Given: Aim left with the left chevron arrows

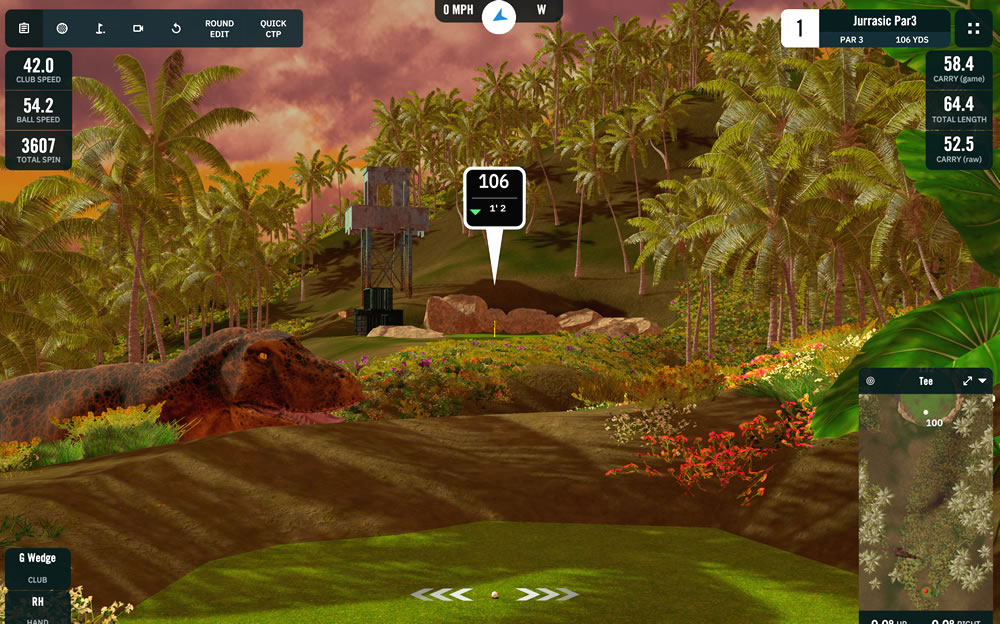Looking at the screenshot, I should (x=441, y=595).
